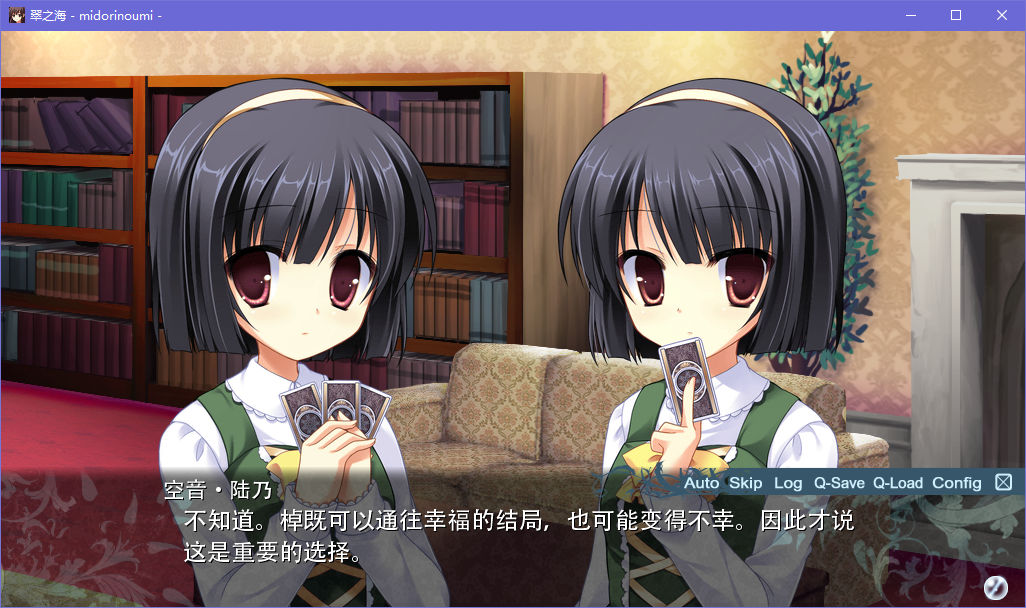Maximize the game window
This screenshot has width=1026, height=608.
(x=956, y=15)
